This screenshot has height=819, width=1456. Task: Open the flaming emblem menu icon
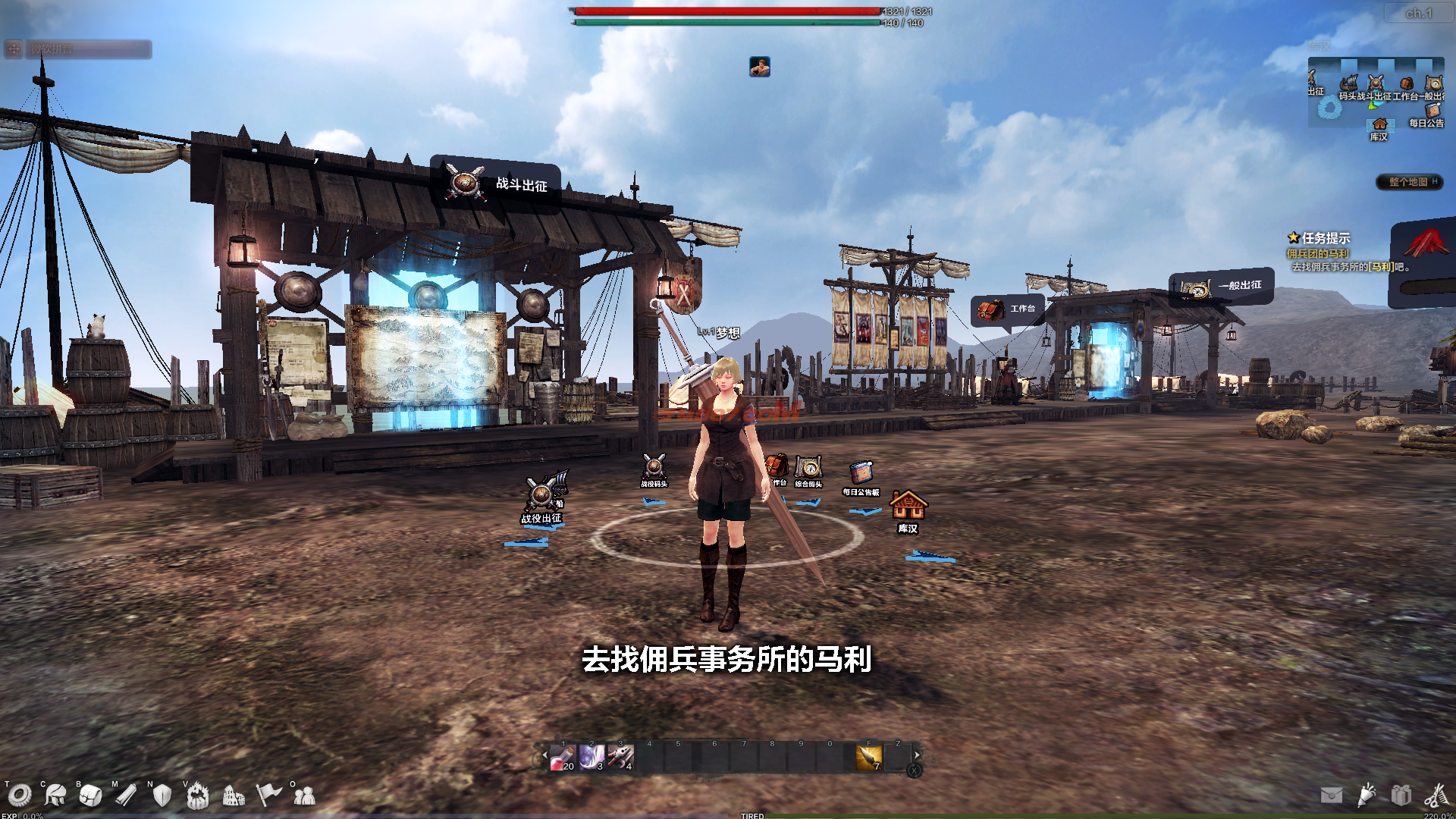(197, 795)
